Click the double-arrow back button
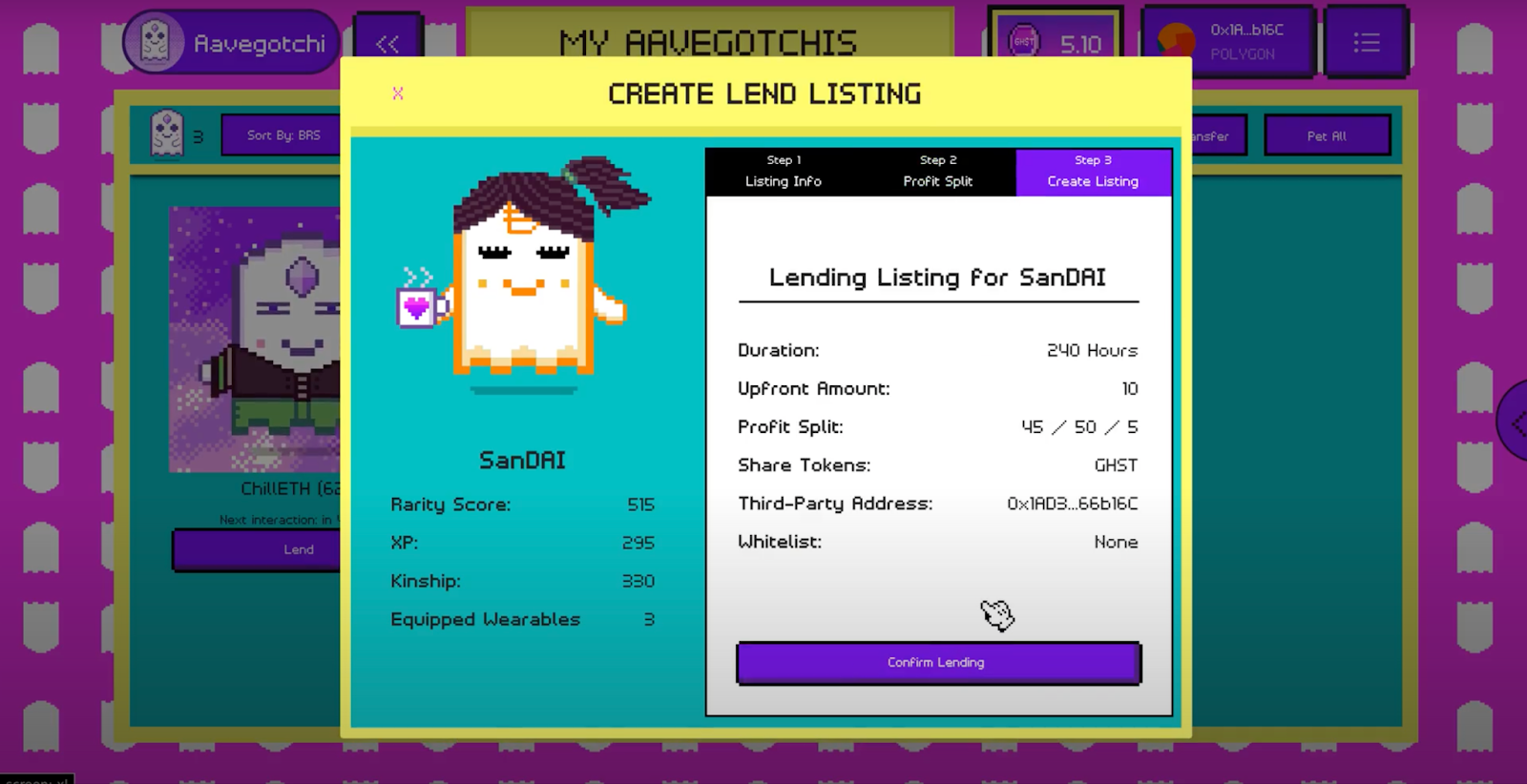Viewport: 1527px width, 784px height. point(387,44)
